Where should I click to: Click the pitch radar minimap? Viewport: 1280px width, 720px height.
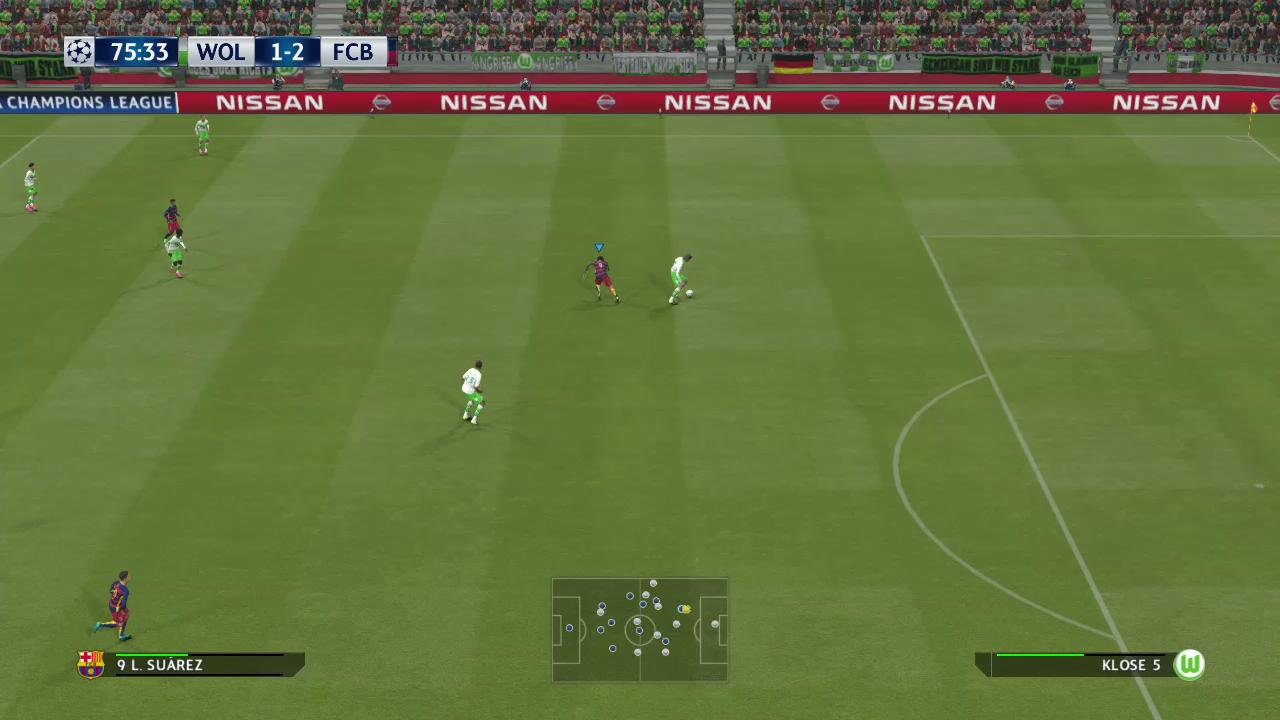coord(640,630)
